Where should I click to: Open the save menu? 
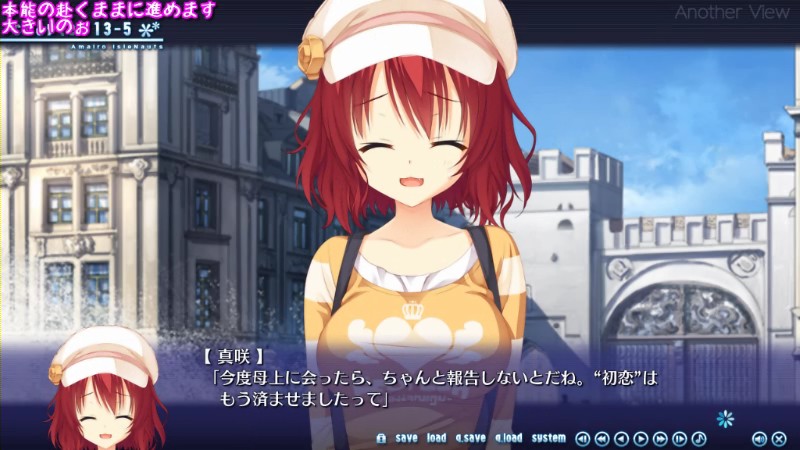pyautogui.click(x=406, y=438)
